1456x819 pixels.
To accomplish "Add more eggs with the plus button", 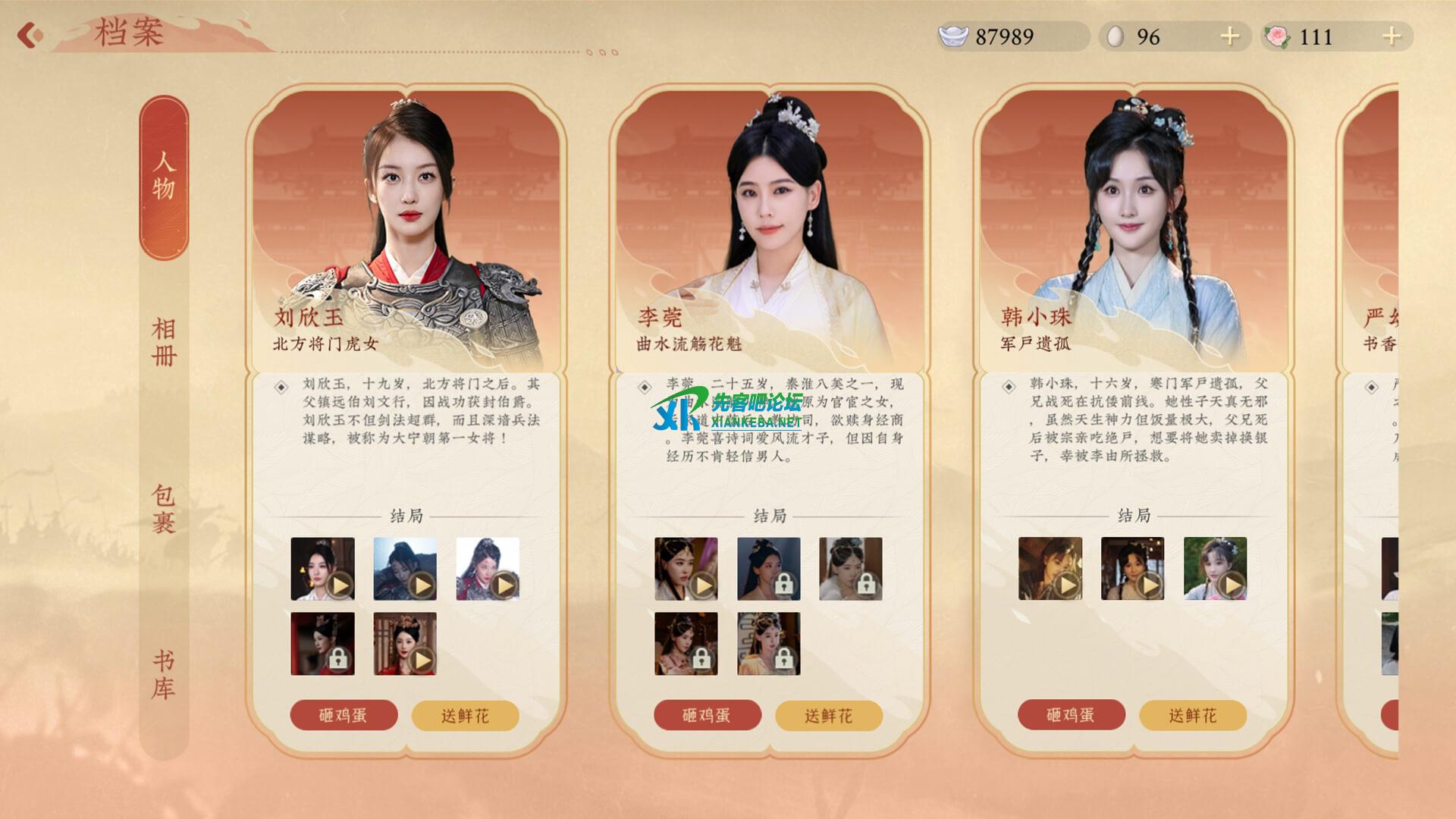I will pyautogui.click(x=1229, y=36).
